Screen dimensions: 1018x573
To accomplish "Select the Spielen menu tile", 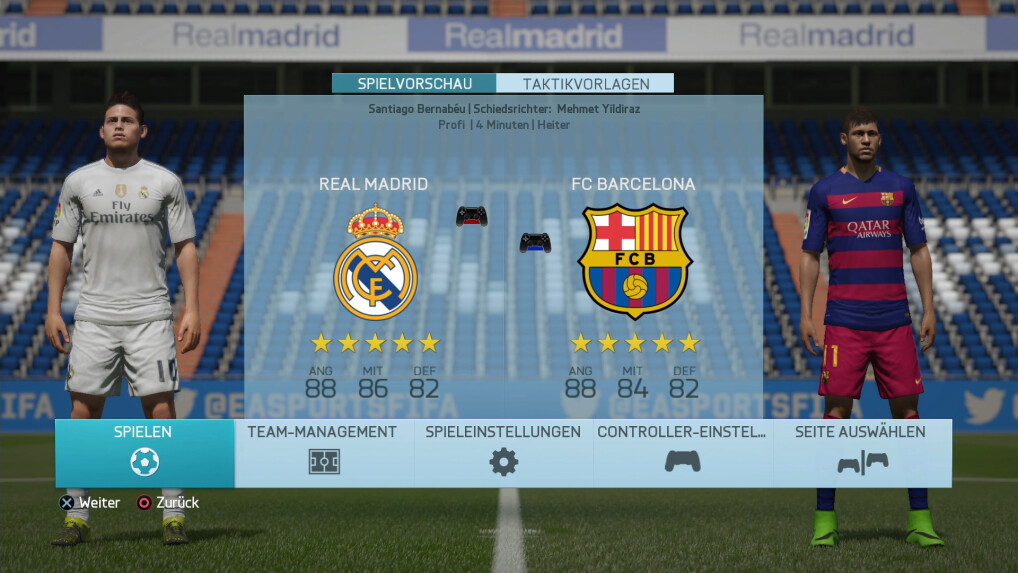I will click(x=144, y=453).
